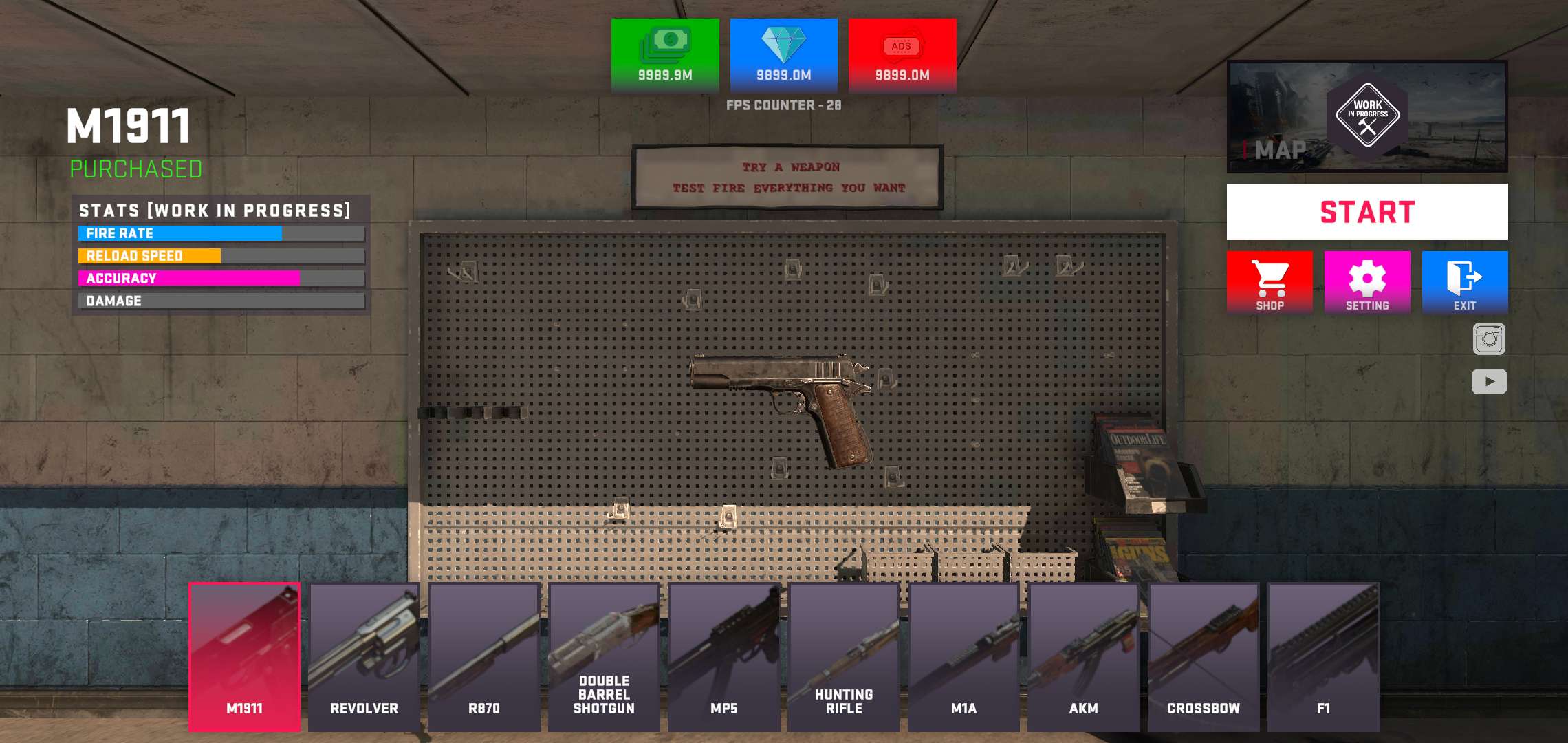Open the Shop
This screenshot has height=743, width=1568.
(x=1270, y=282)
